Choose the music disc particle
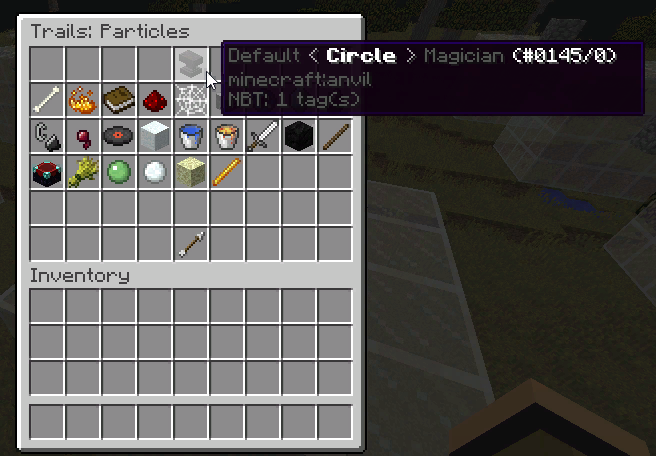The image size is (656, 456). (118, 136)
